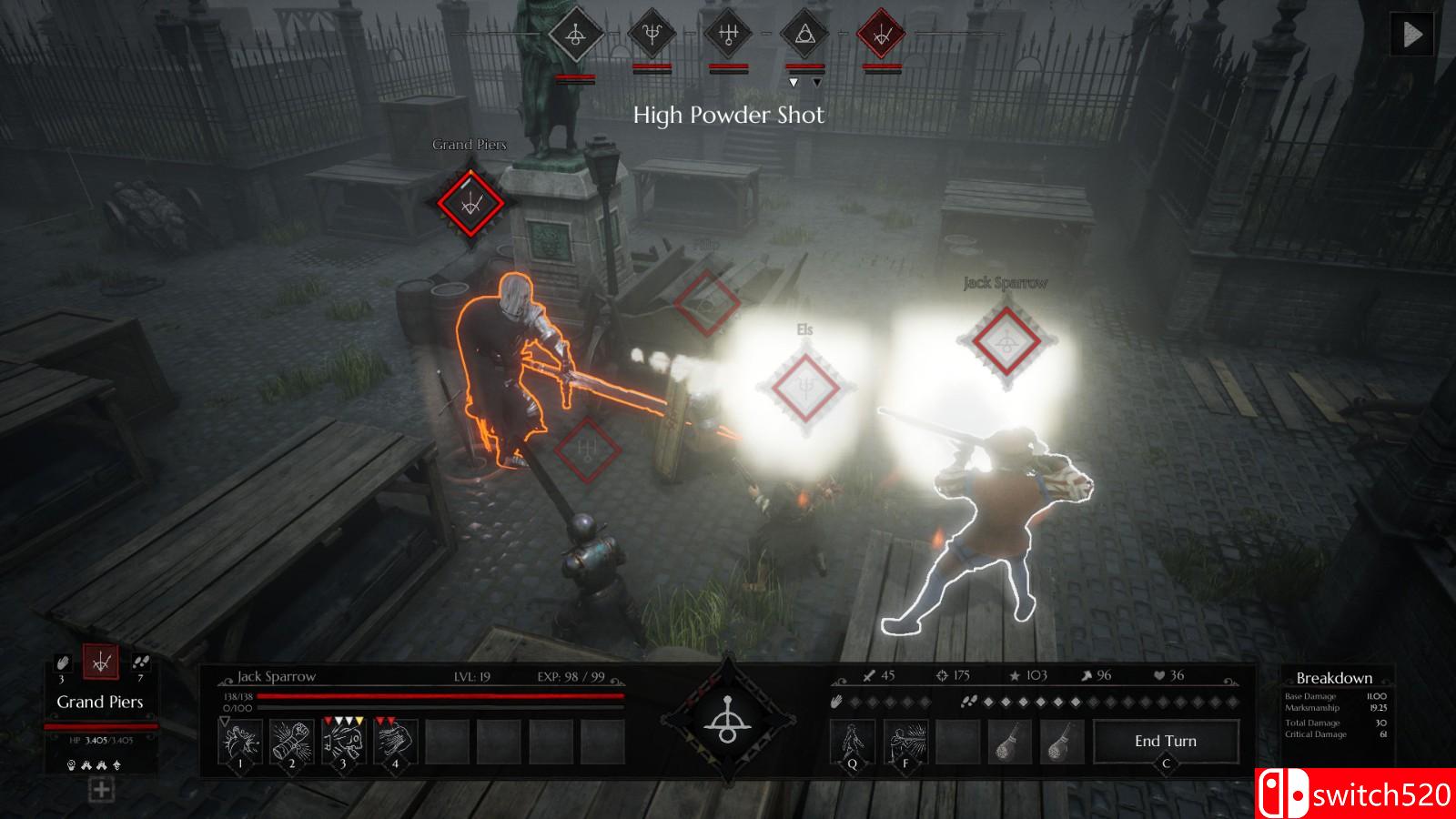Click the fast-forward arrow button

pos(1412,35)
